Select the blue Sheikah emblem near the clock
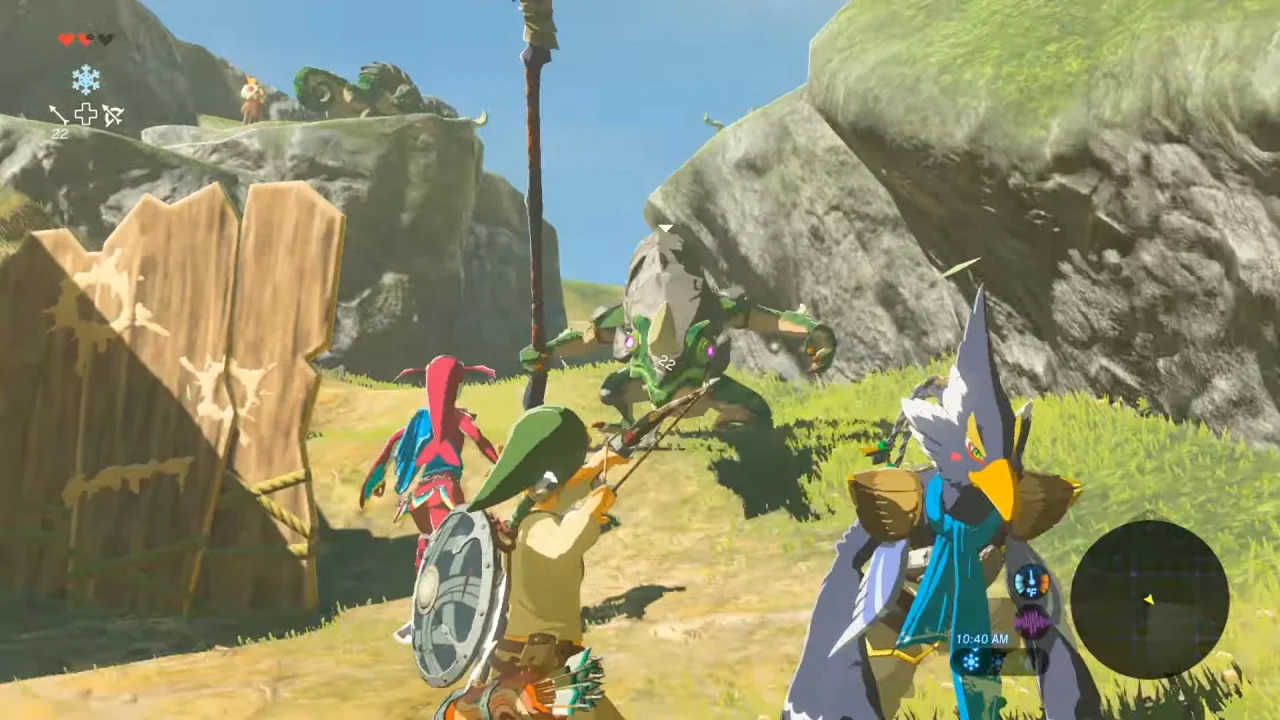Screen dimensions: 1280x720 coord(971,661)
